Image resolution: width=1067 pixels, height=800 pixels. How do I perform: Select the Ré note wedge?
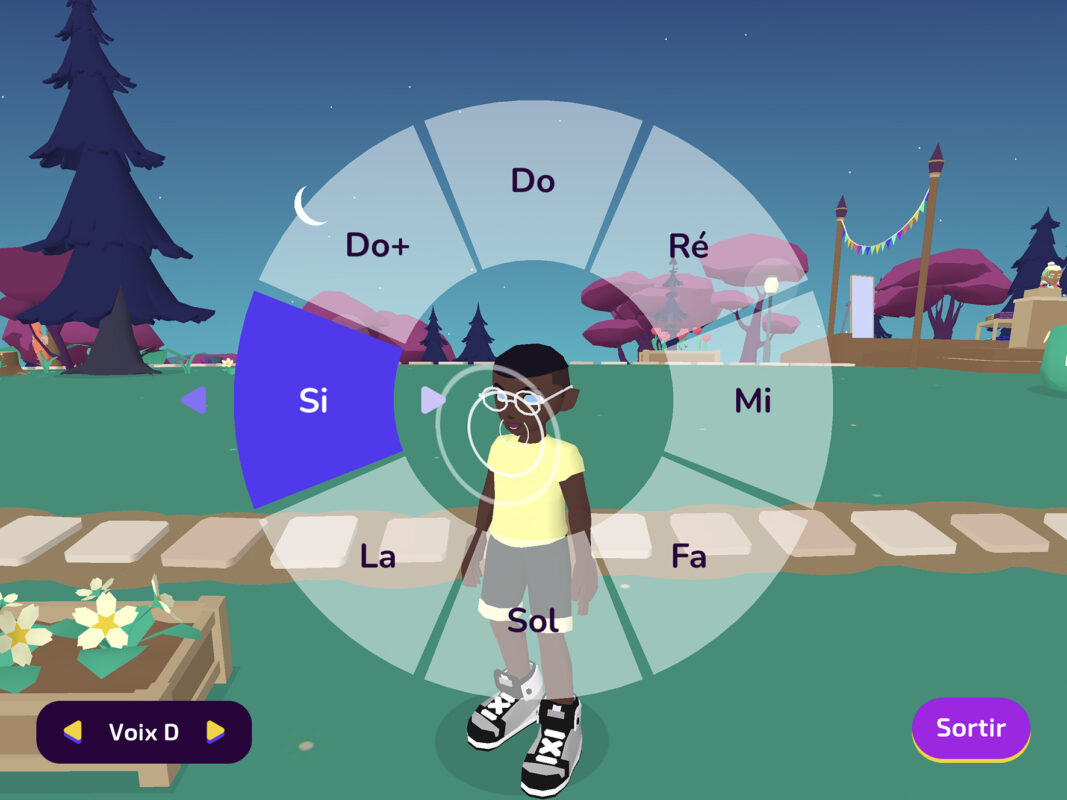688,246
